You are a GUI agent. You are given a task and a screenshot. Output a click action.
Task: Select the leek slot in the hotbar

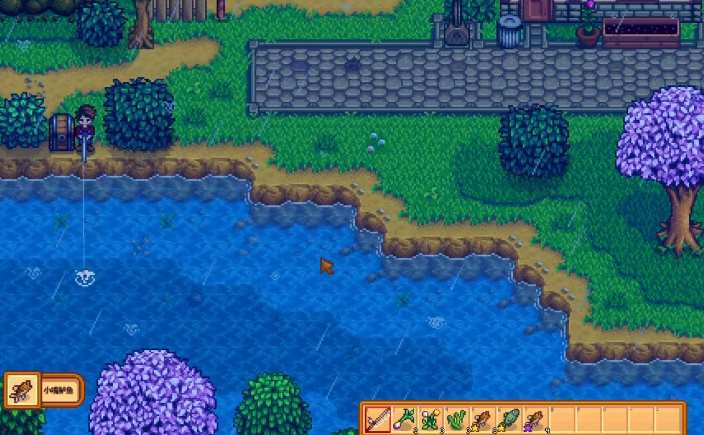404,419
